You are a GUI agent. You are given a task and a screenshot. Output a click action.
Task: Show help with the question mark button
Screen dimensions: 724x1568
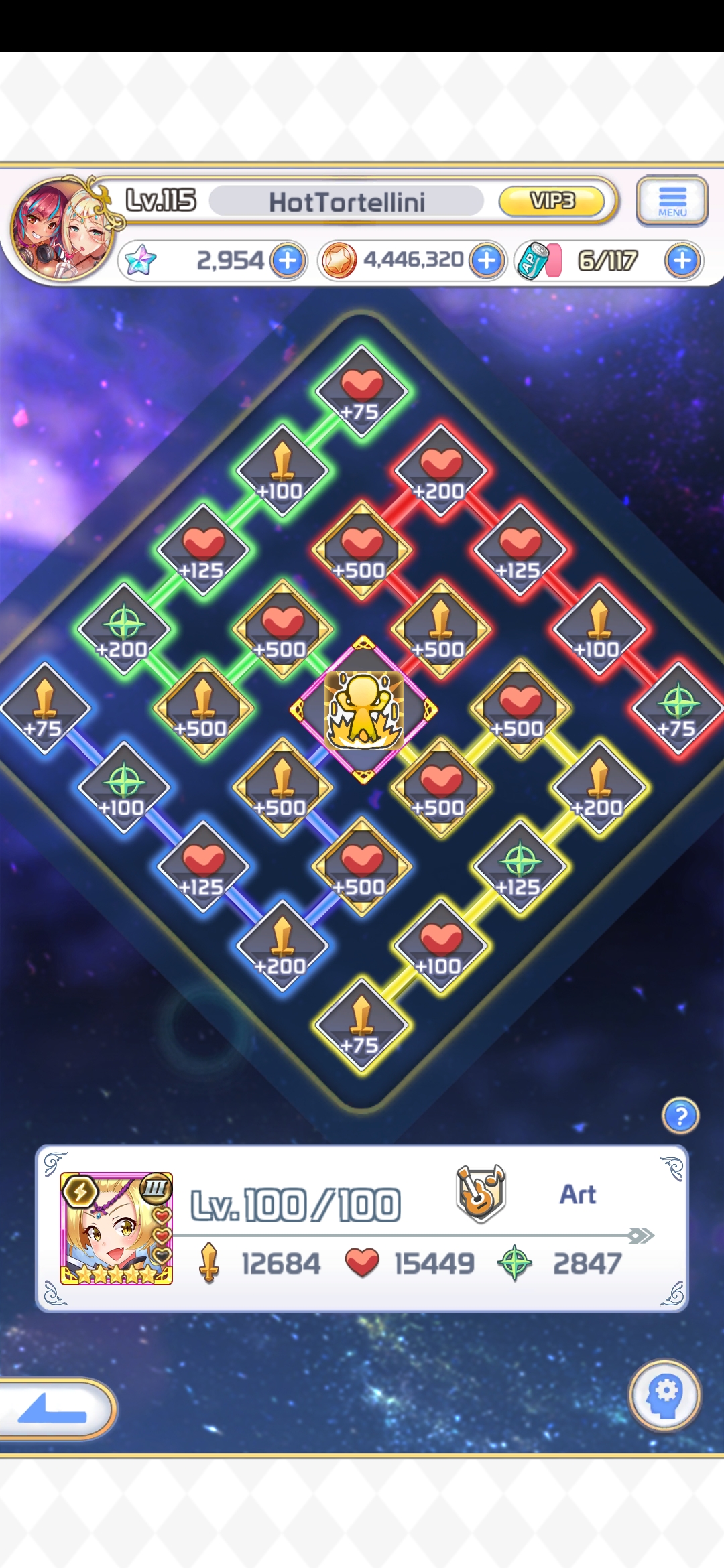pyautogui.click(x=680, y=1116)
